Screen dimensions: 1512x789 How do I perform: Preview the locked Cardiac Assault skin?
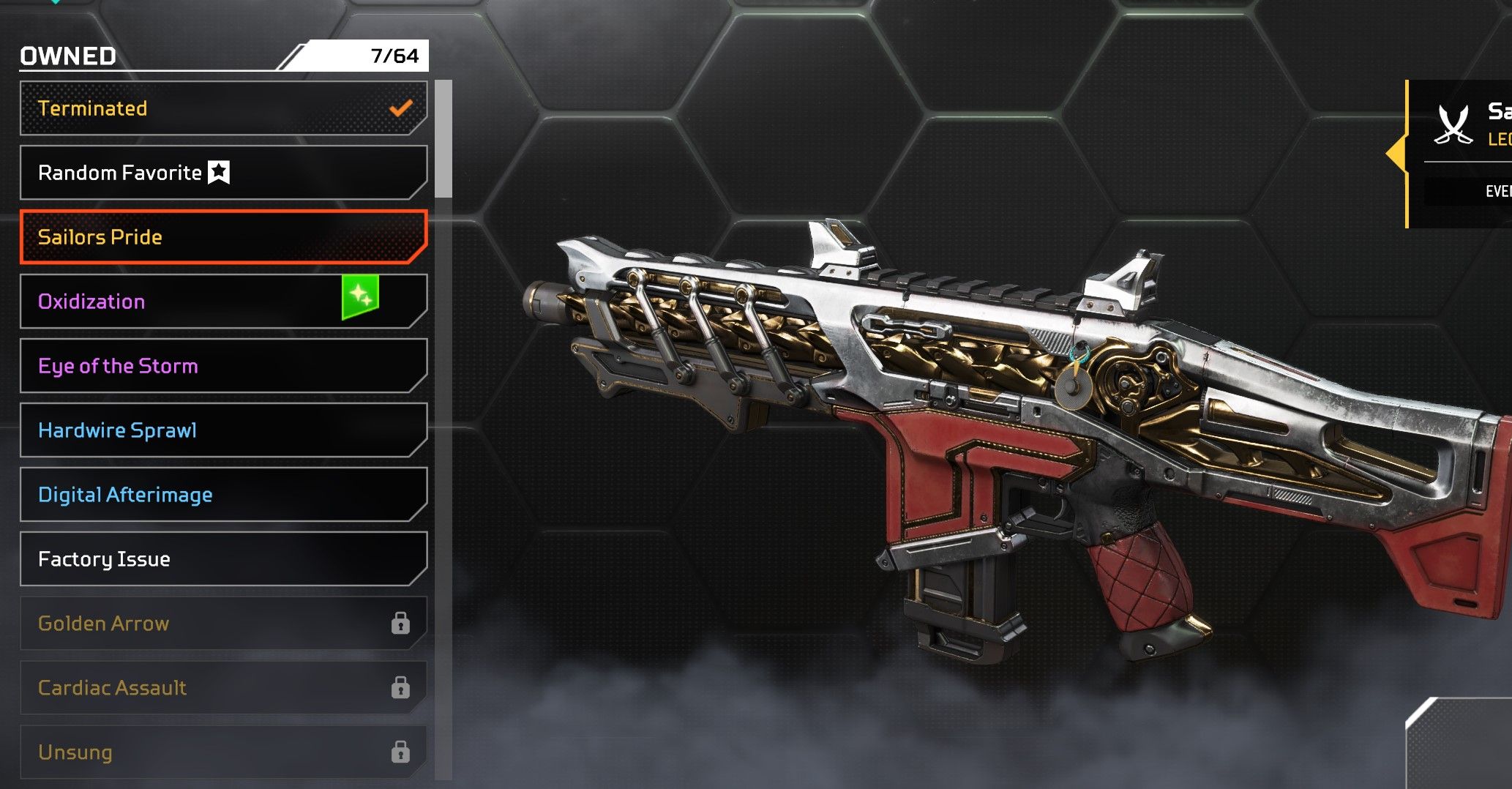pyautogui.click(x=223, y=688)
